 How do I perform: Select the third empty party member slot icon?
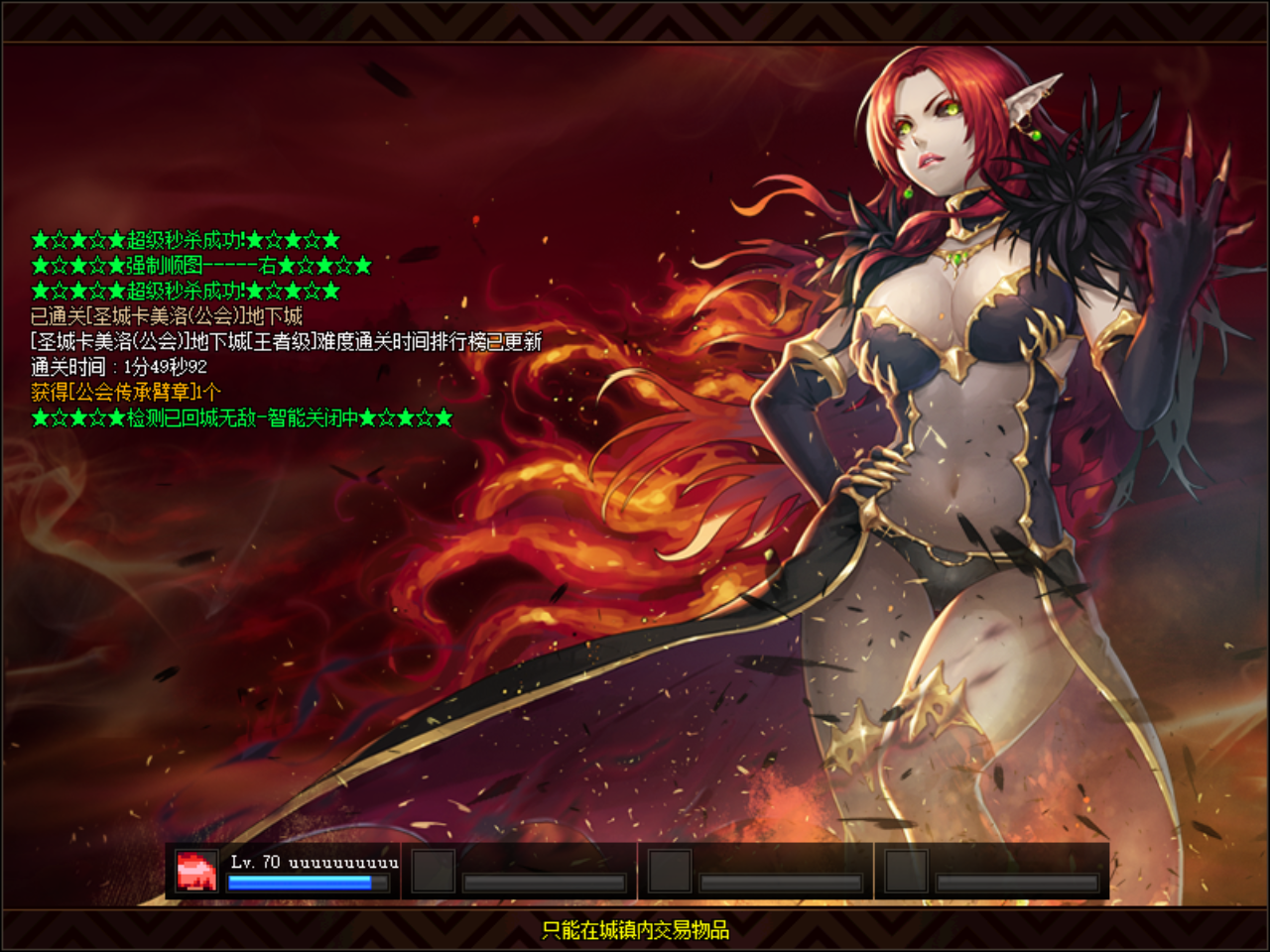tap(905, 870)
